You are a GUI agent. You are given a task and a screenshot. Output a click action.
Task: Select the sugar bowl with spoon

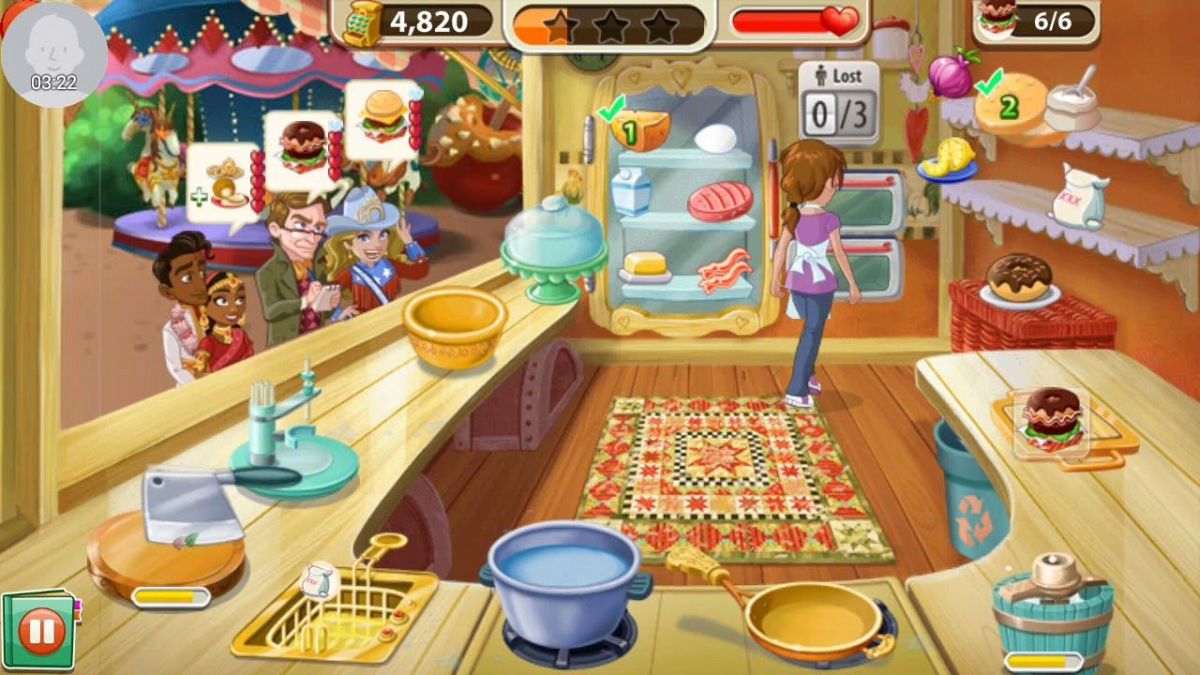pyautogui.click(x=1072, y=105)
